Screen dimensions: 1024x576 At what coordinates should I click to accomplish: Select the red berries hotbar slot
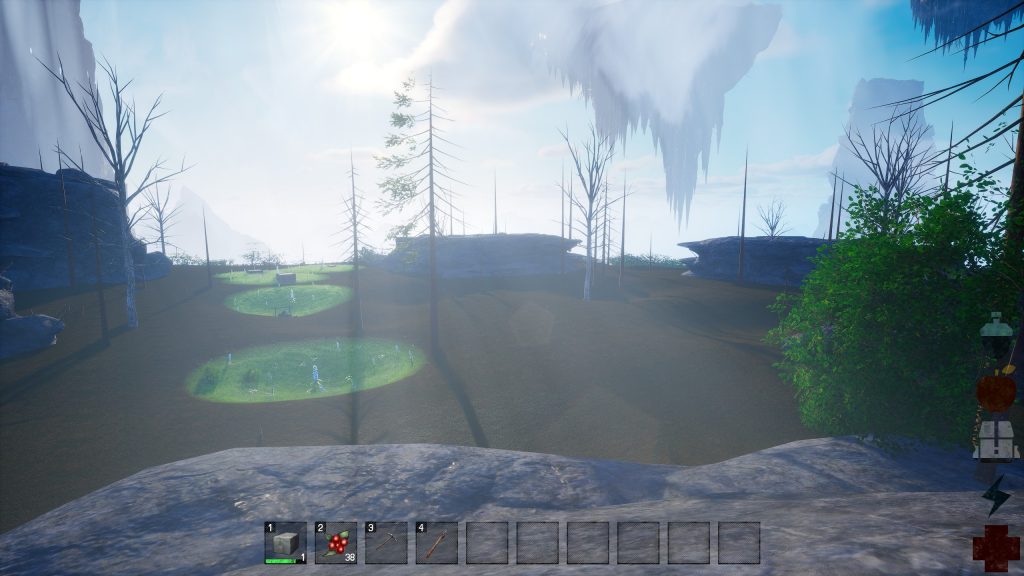pos(336,543)
